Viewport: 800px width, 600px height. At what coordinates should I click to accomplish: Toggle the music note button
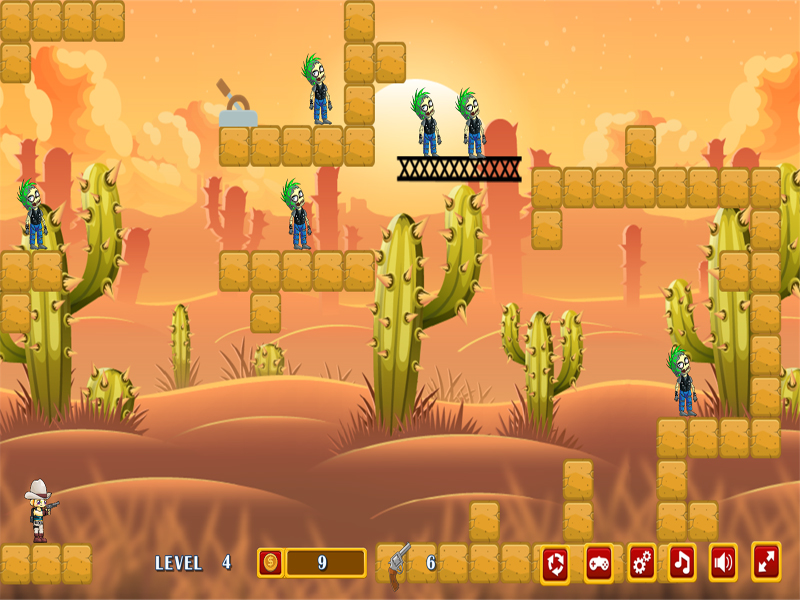682,563
